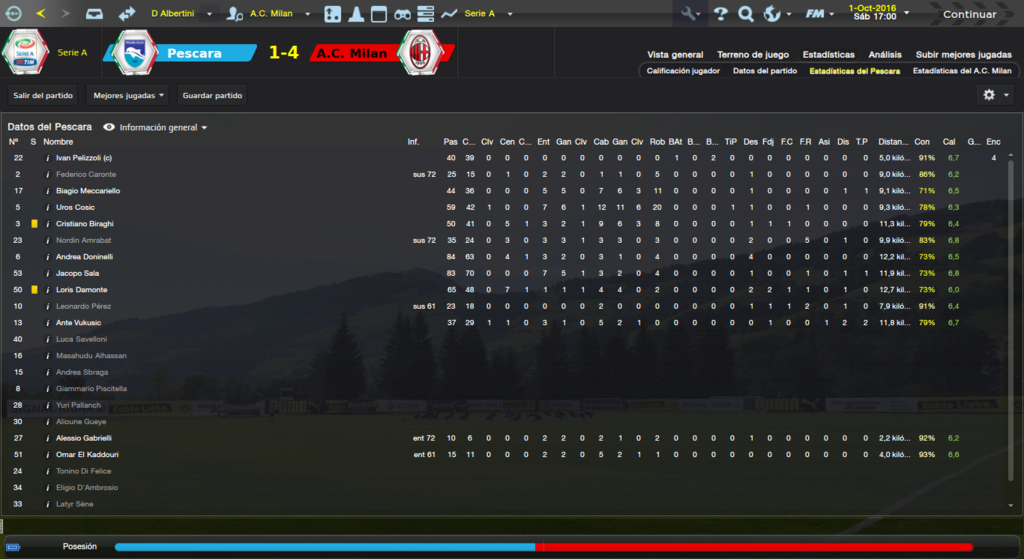The image size is (1024, 559).
Task: Exit the match with Salir del partido
Action: [x=41, y=95]
